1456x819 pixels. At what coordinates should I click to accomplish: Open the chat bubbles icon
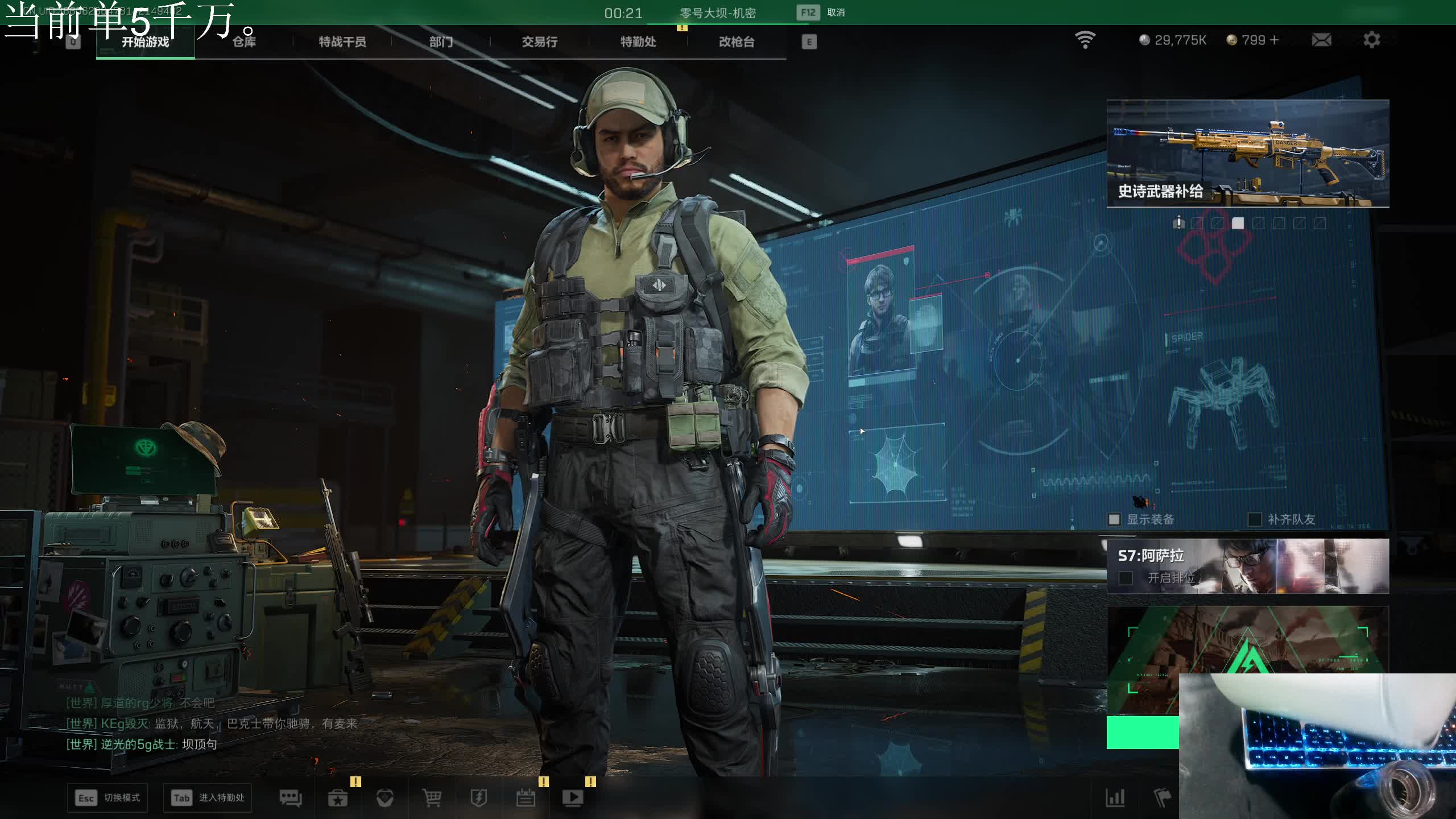click(x=291, y=798)
